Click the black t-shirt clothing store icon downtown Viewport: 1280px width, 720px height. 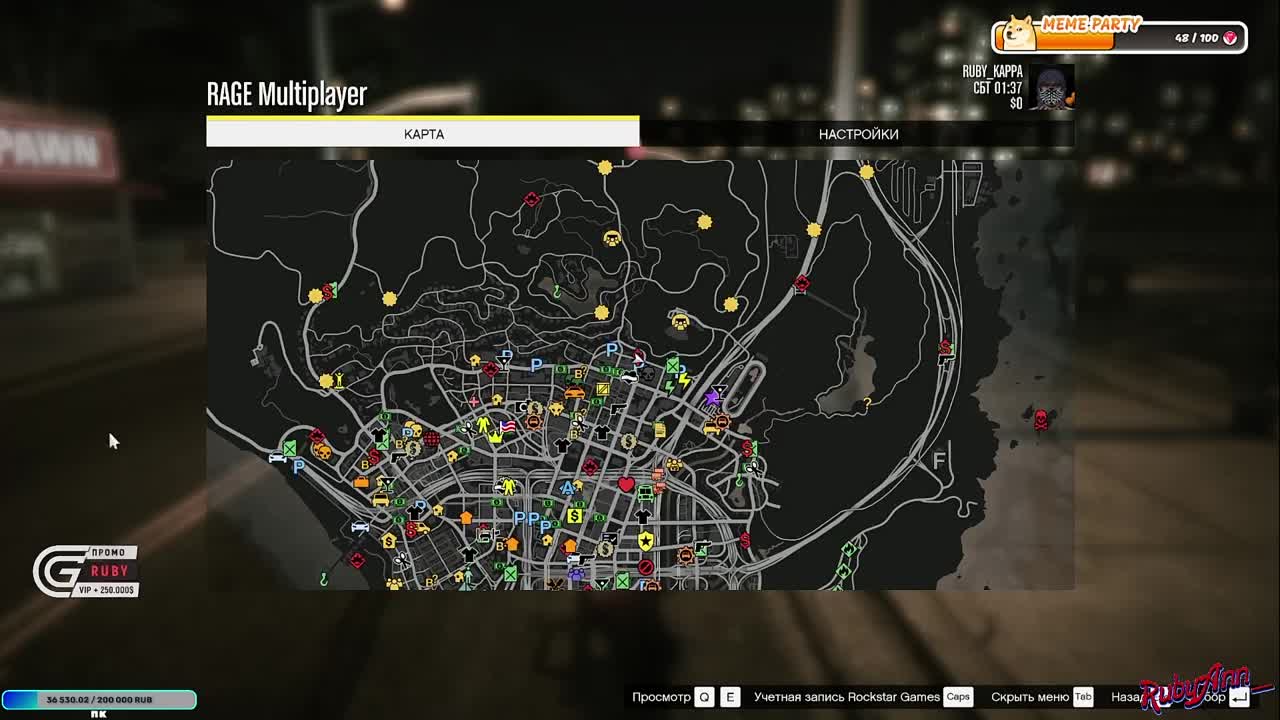pyautogui.click(x=644, y=516)
